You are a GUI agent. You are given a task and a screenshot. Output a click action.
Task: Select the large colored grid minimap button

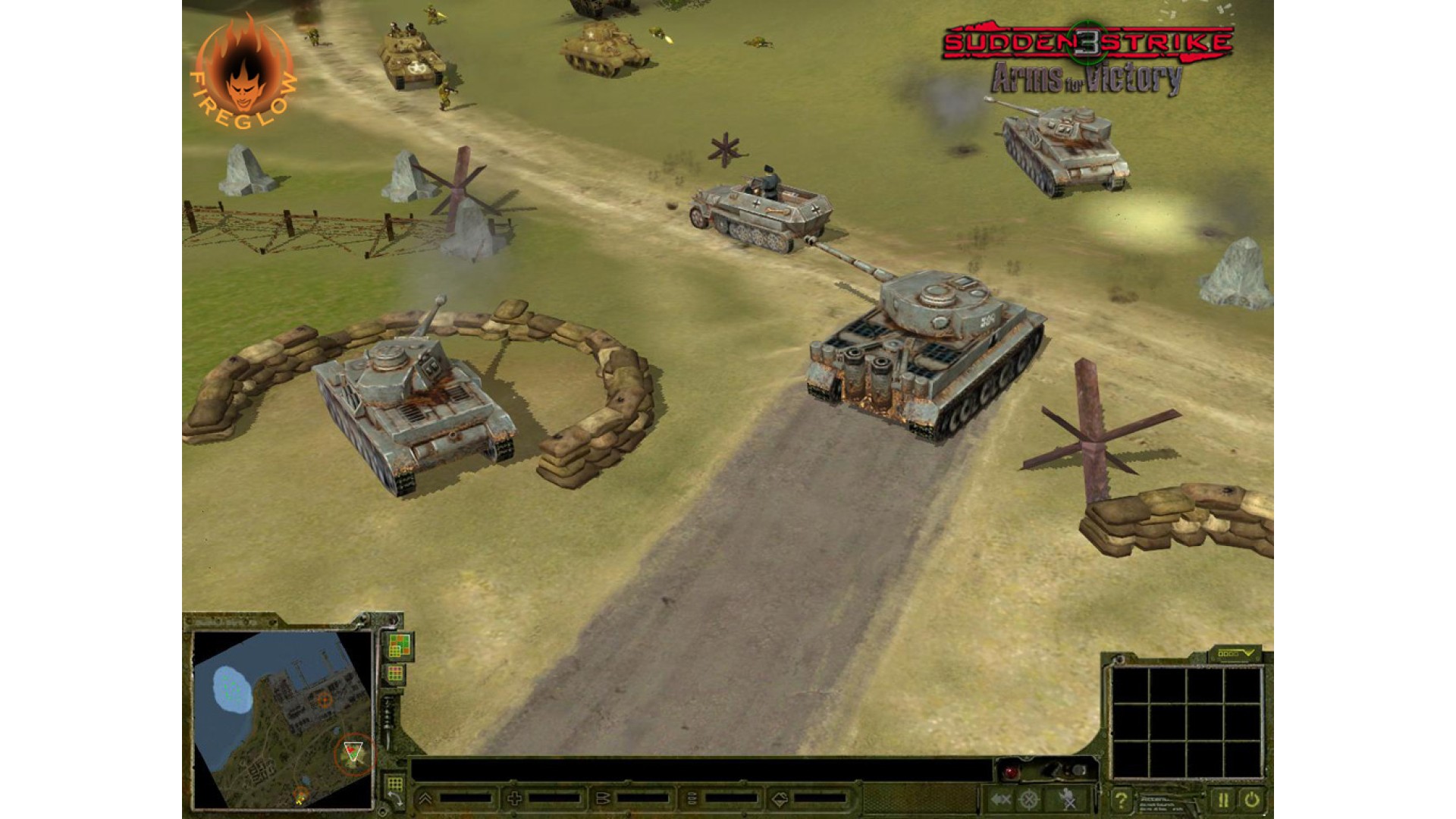398,645
